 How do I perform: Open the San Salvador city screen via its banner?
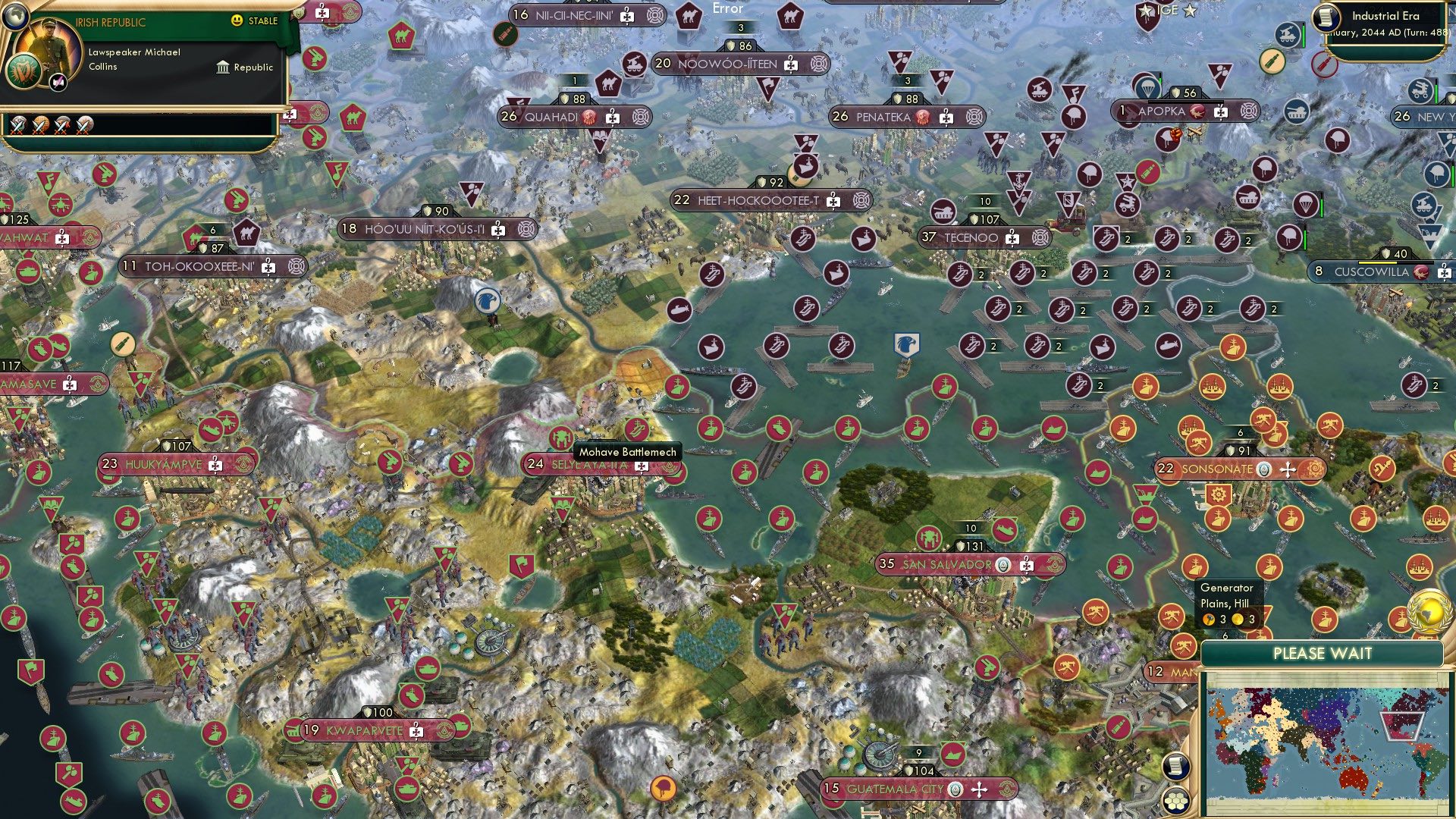946,564
